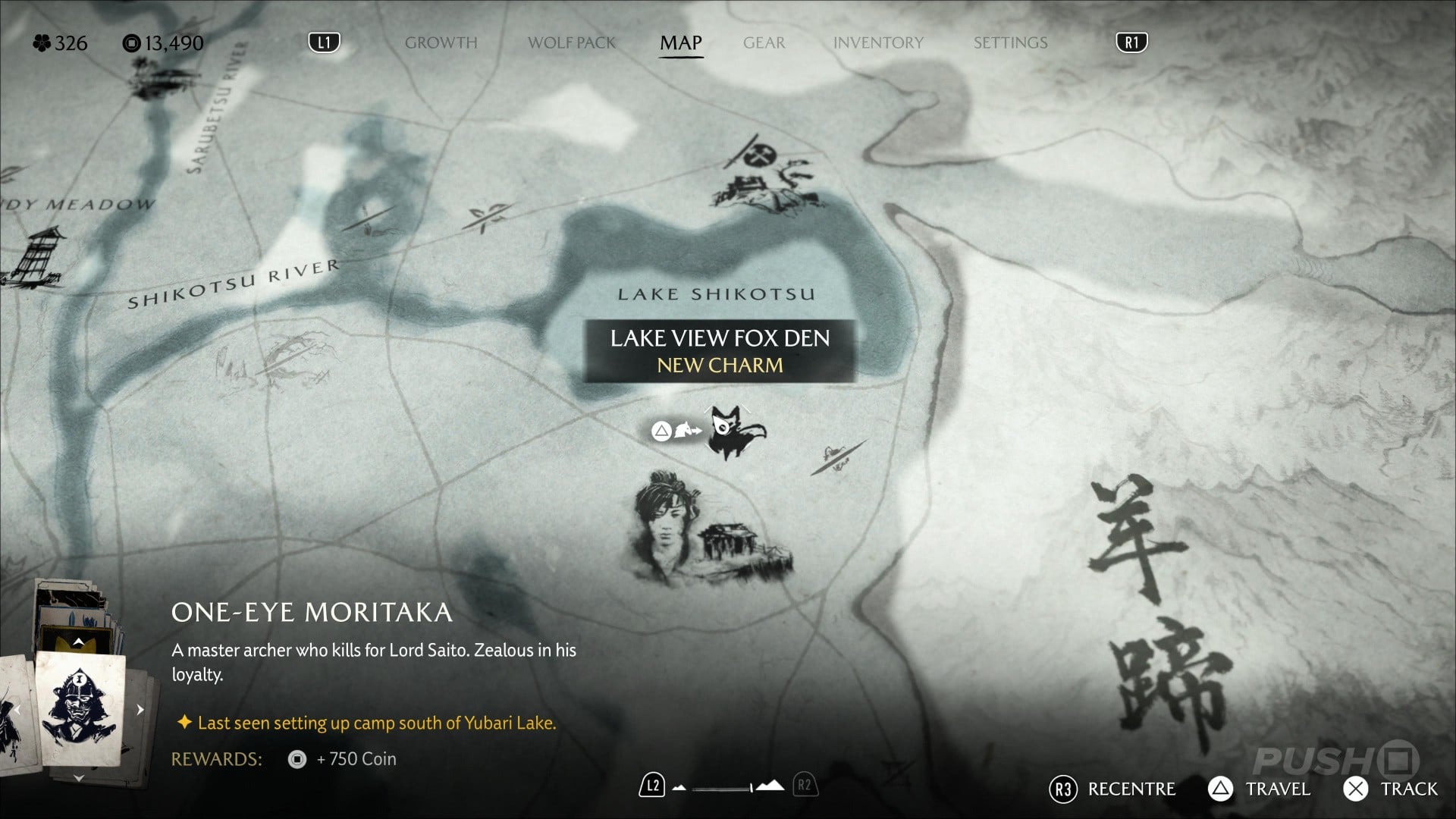Select the Map tab
Screen dimensions: 1456x819
point(680,42)
